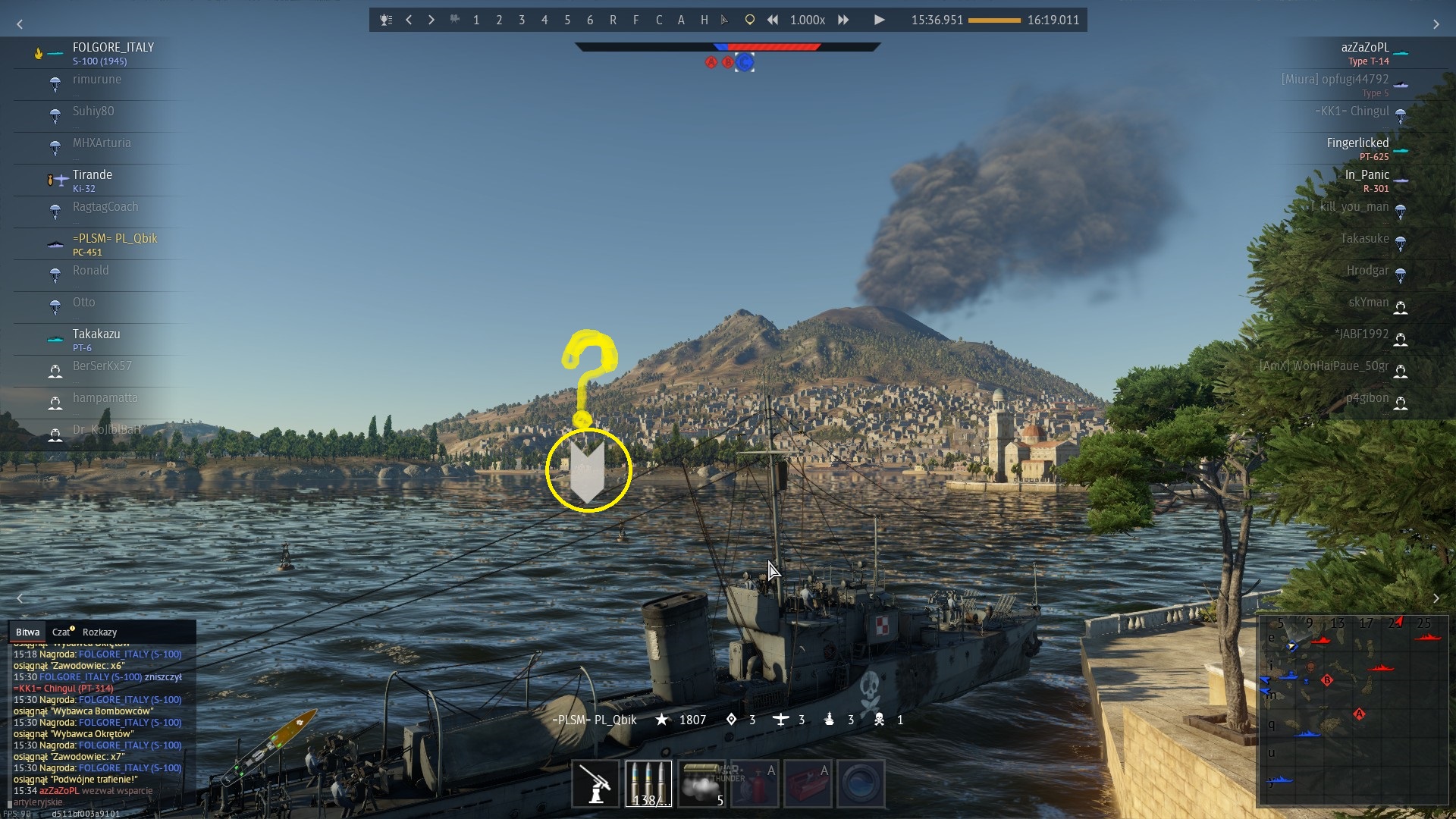Speed up replay with fast-forward arrows
1456x819 pixels.
tap(843, 20)
